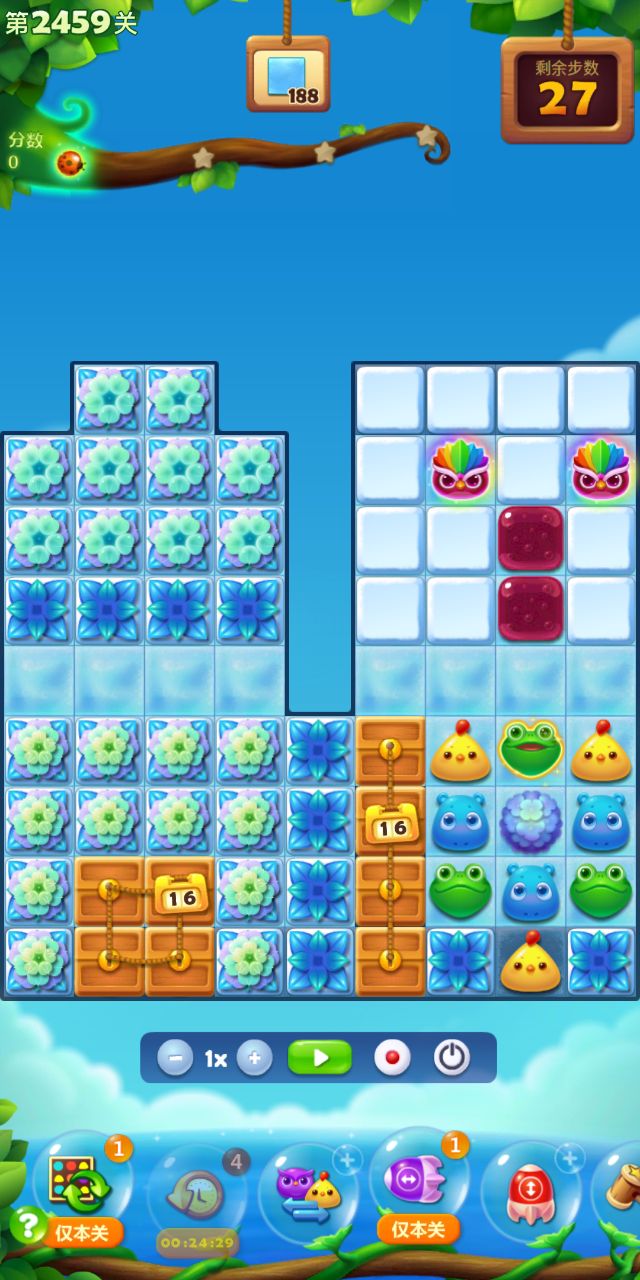Select the yellow chick in the bottom row
Screen dimensions: 640x1280
tap(531, 962)
